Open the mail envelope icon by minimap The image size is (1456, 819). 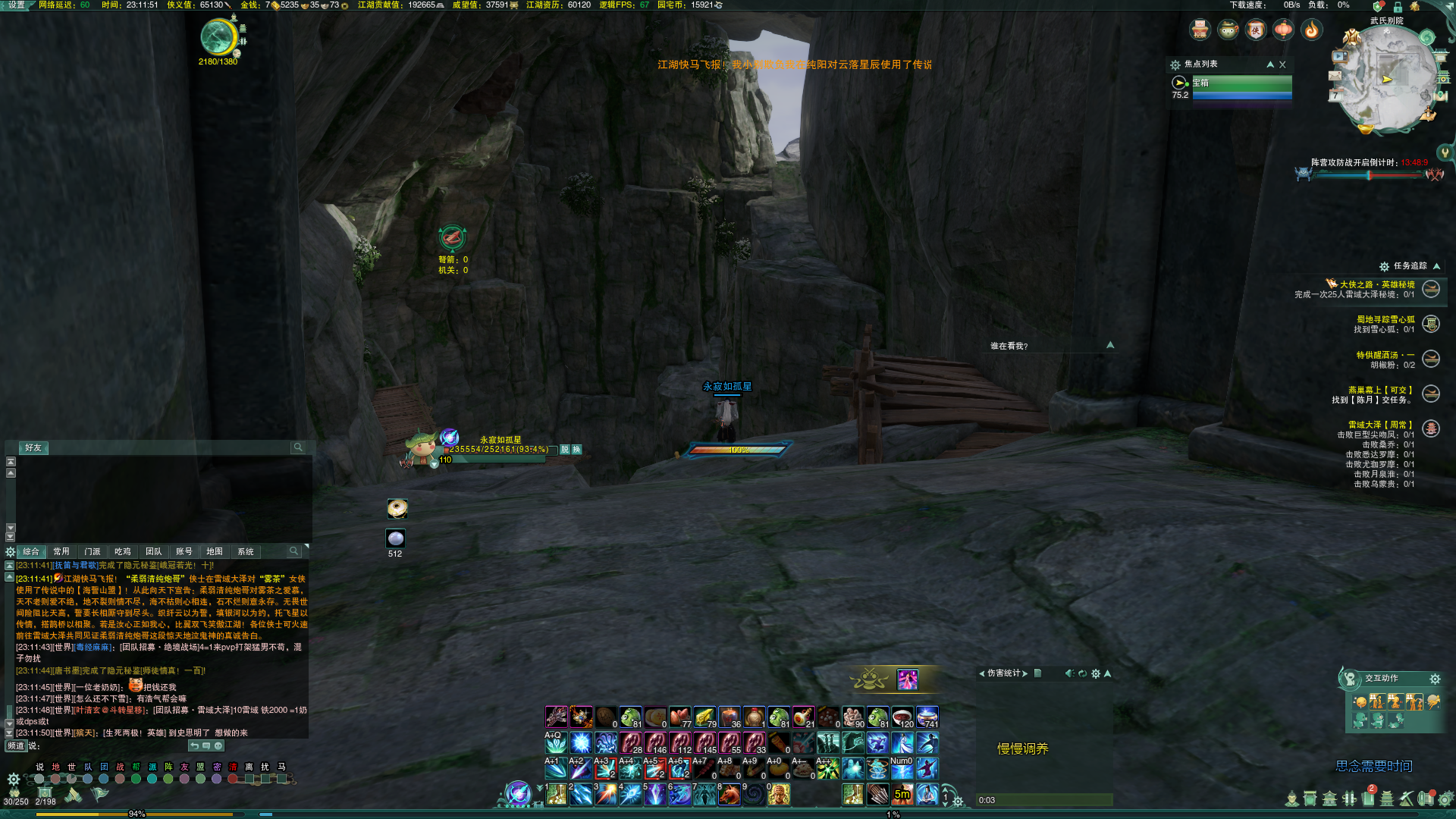(1335, 76)
